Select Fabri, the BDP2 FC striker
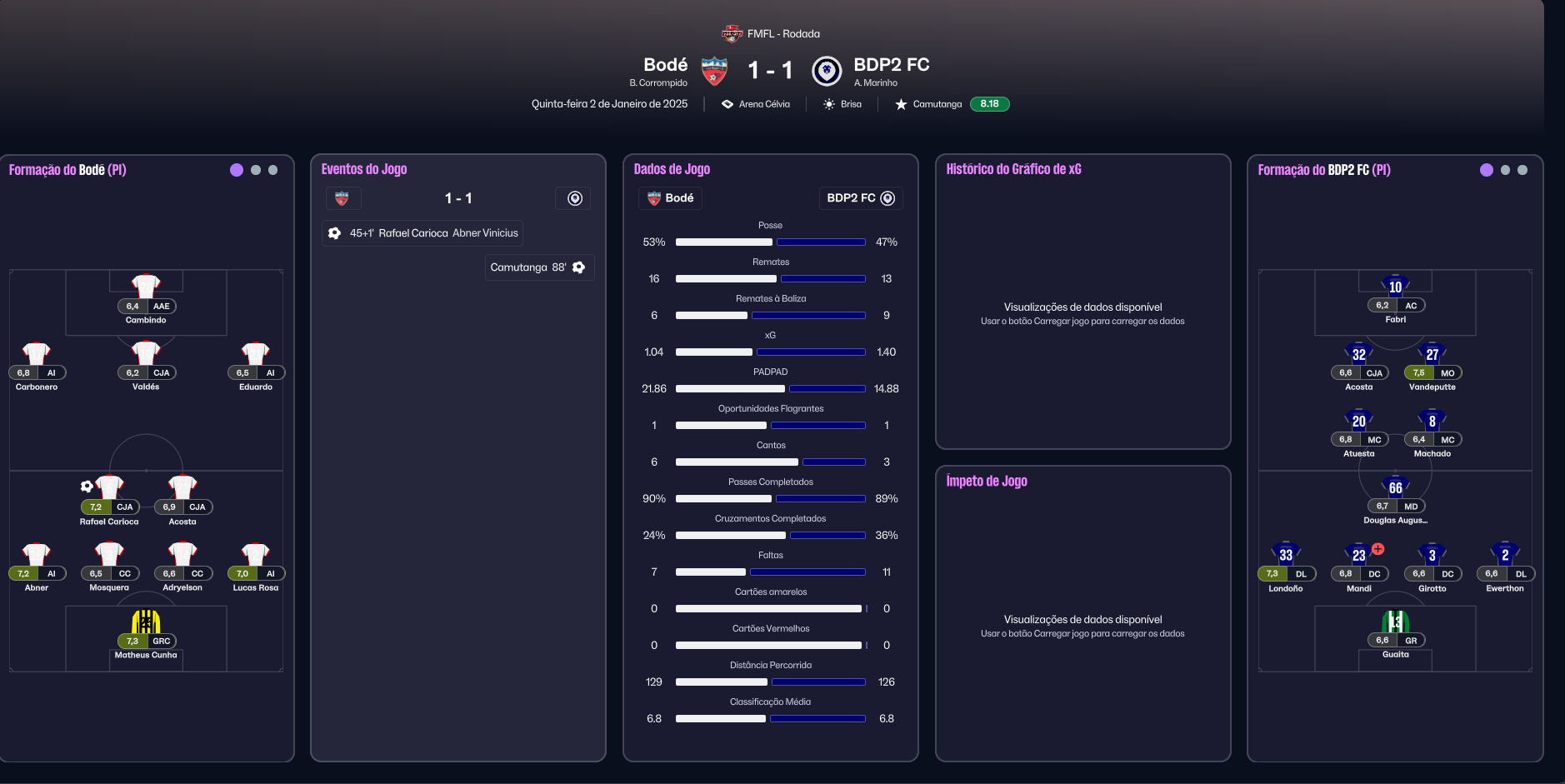The height and width of the screenshot is (784, 1565). coord(1395,288)
